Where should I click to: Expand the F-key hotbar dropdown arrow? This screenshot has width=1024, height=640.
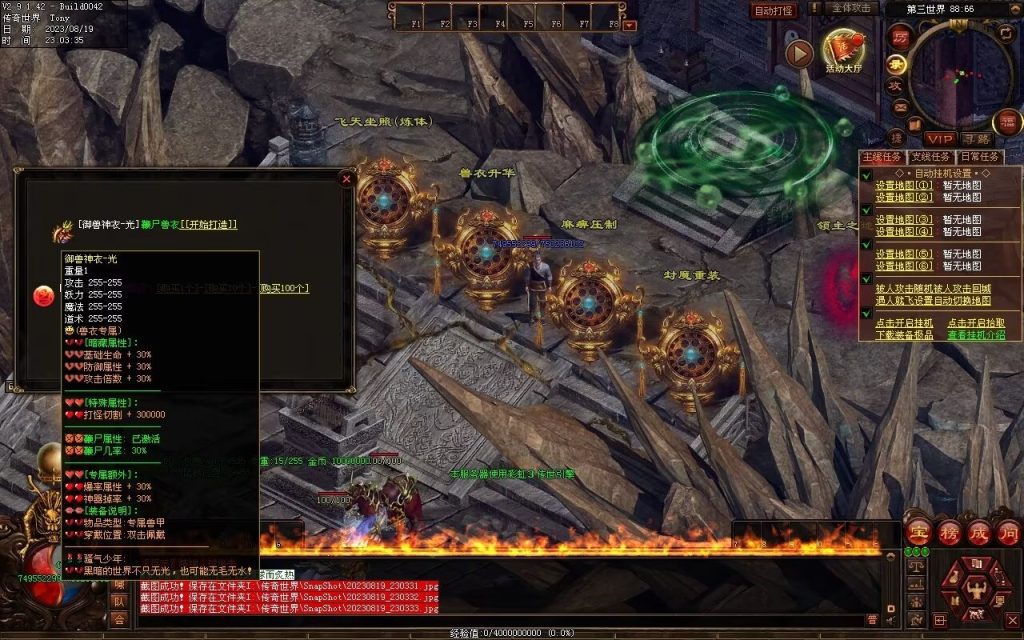click(630, 25)
